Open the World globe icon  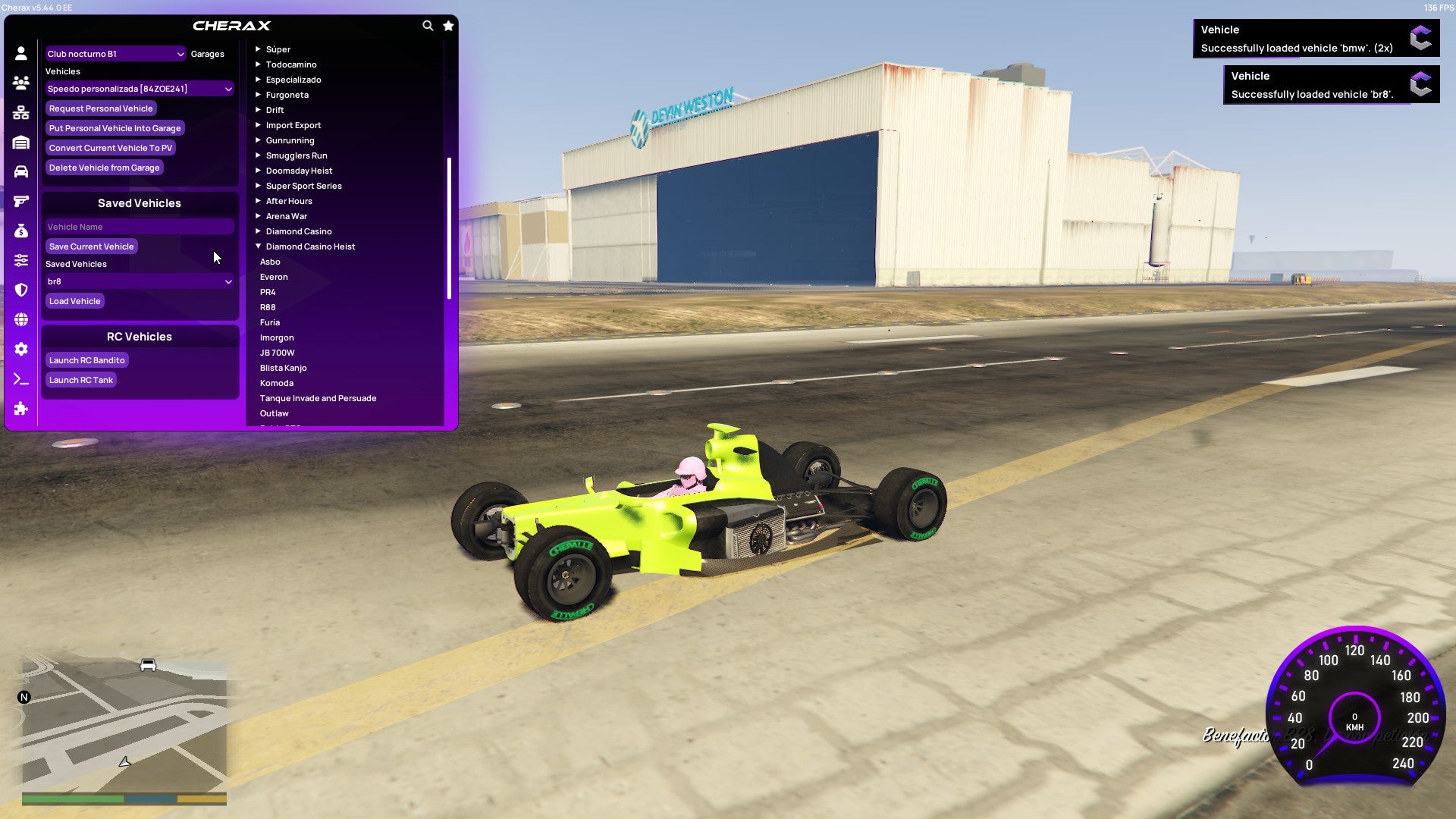tap(20, 317)
